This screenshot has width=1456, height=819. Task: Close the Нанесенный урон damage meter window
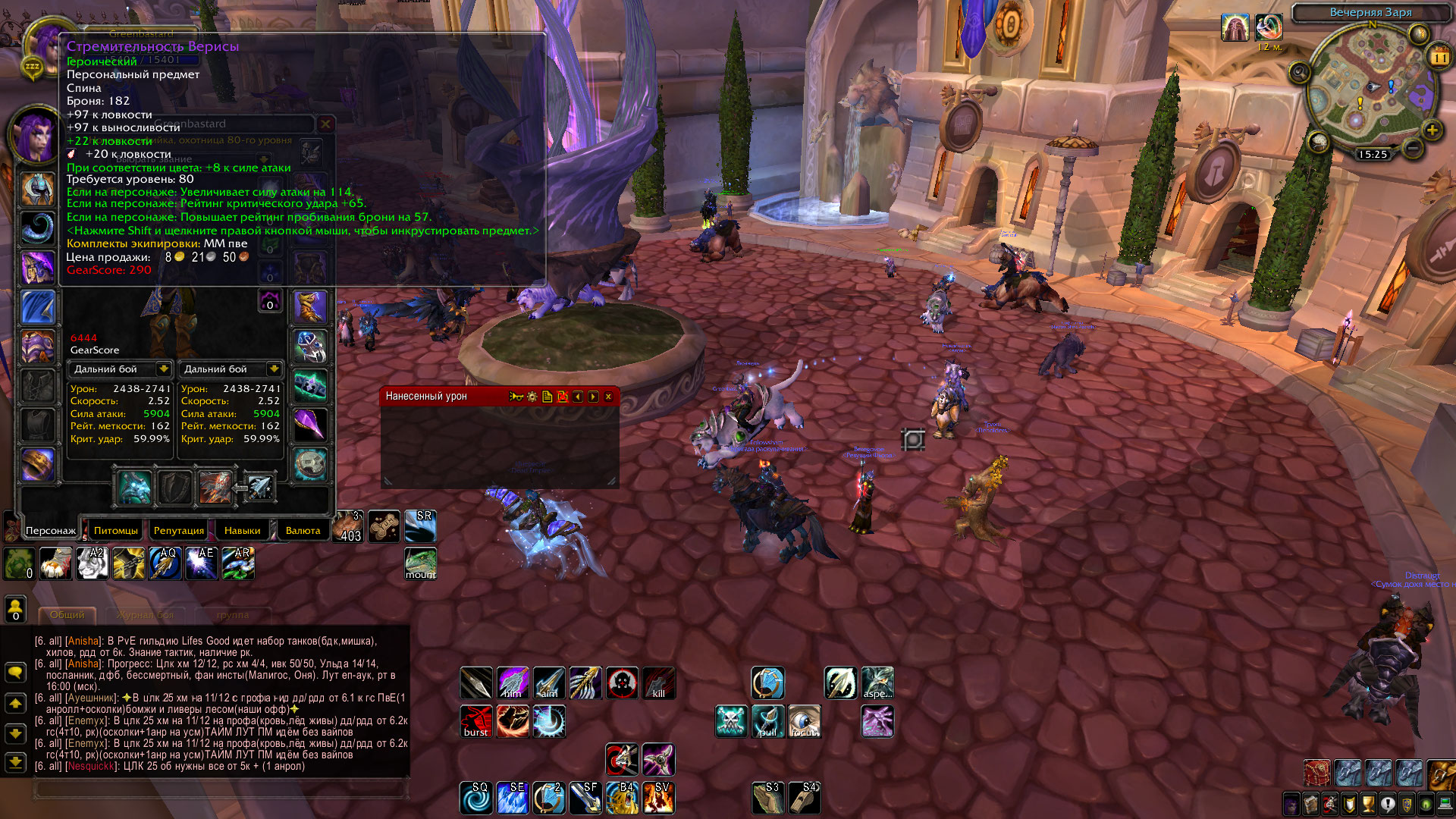[x=608, y=397]
